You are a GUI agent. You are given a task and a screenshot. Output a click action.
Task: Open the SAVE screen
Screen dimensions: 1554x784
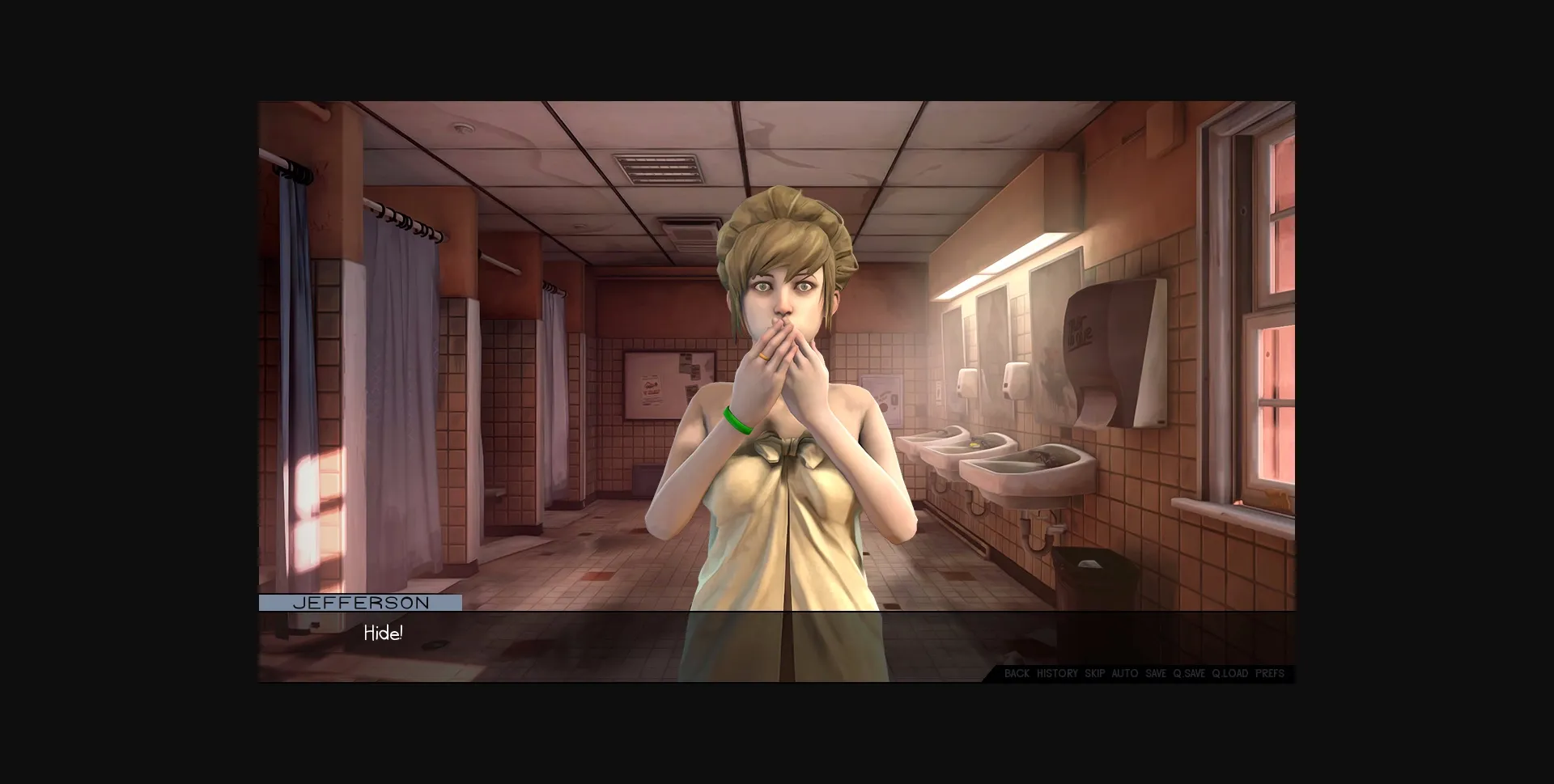[x=1156, y=673]
